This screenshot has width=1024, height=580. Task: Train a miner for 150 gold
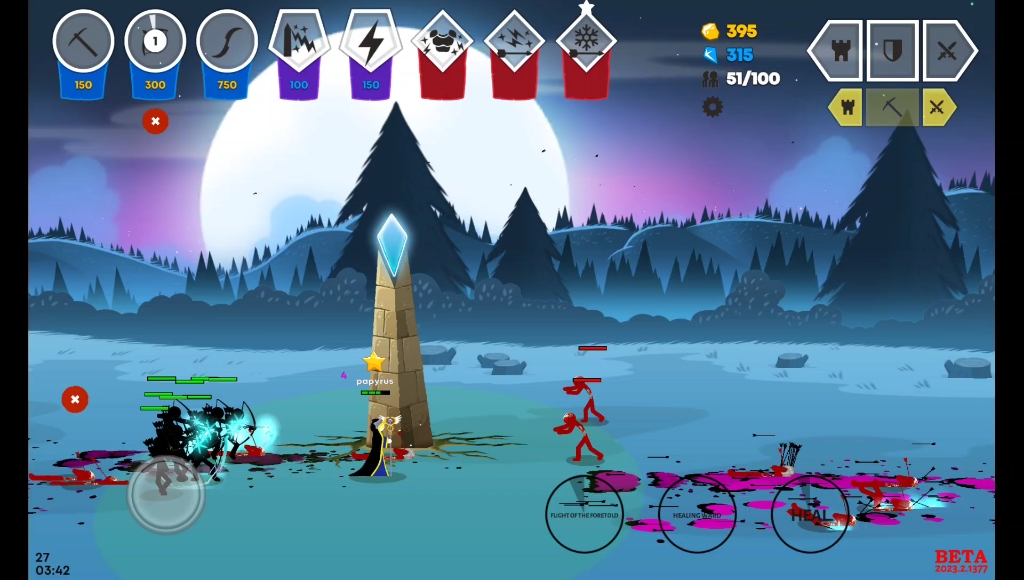(83, 44)
